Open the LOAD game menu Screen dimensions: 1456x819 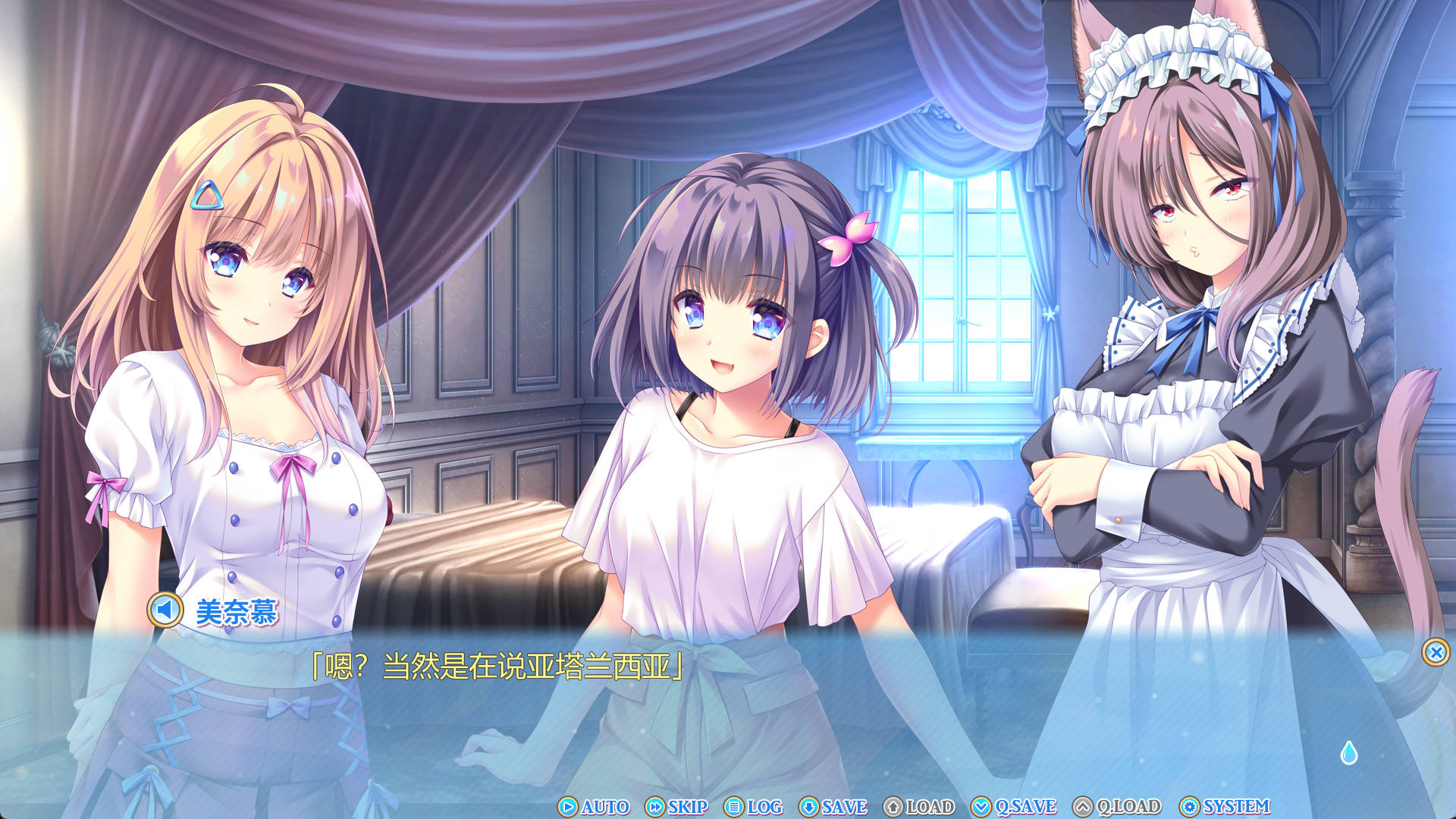click(x=919, y=807)
